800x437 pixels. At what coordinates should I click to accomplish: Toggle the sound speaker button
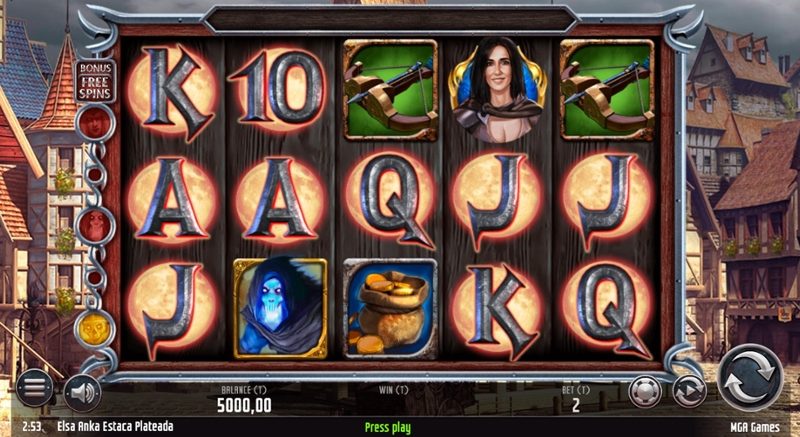pyautogui.click(x=80, y=391)
